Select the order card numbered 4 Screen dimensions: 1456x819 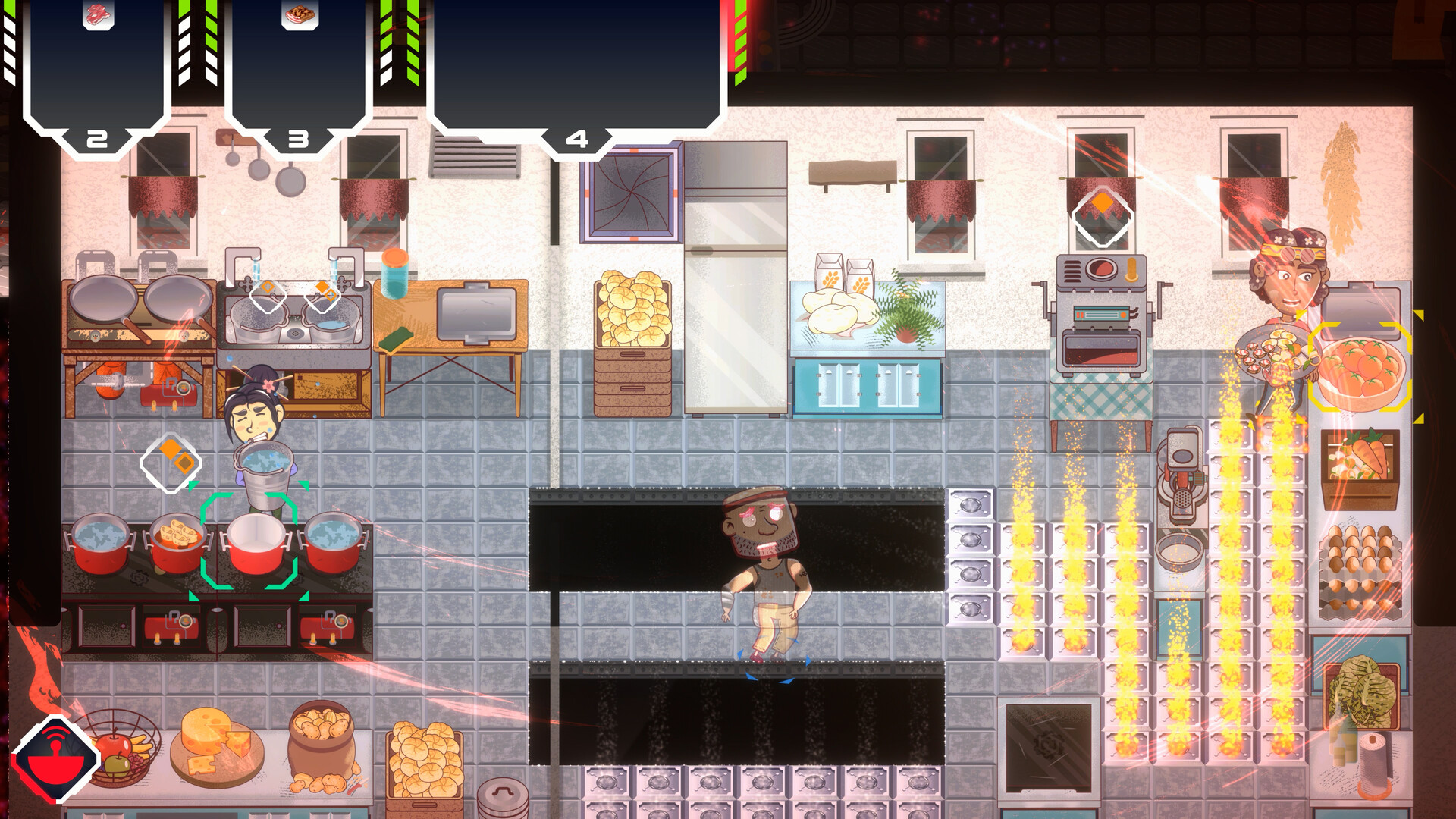(576, 136)
